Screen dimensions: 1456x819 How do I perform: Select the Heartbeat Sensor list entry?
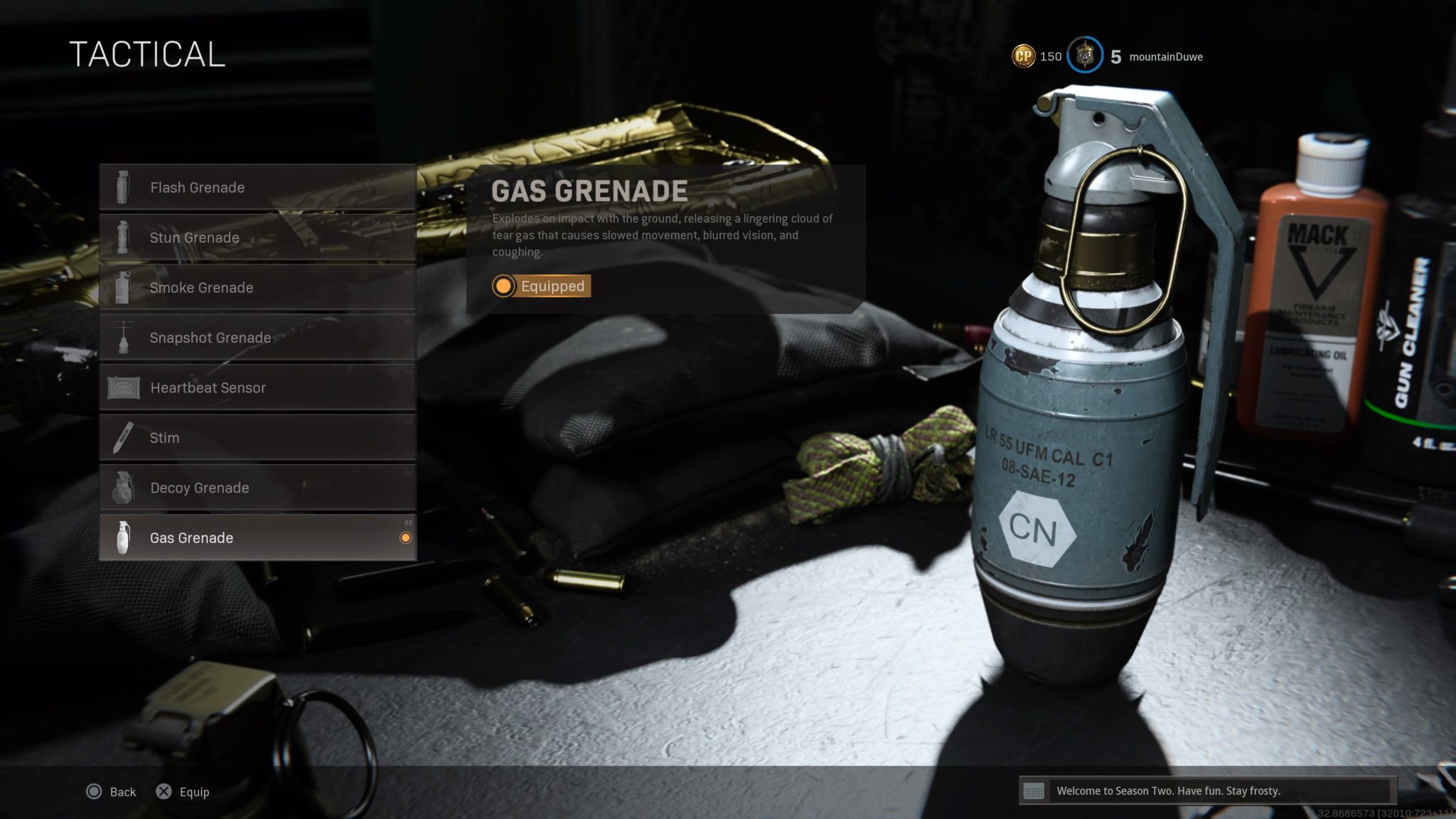click(x=208, y=387)
